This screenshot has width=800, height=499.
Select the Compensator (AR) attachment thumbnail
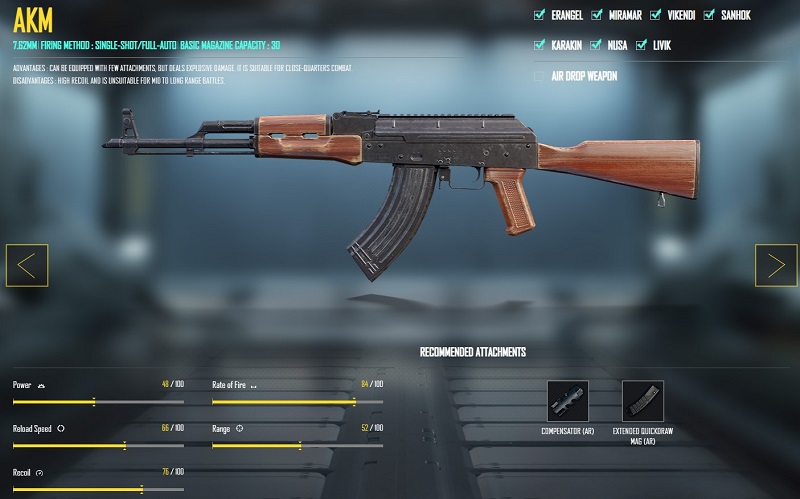568,400
